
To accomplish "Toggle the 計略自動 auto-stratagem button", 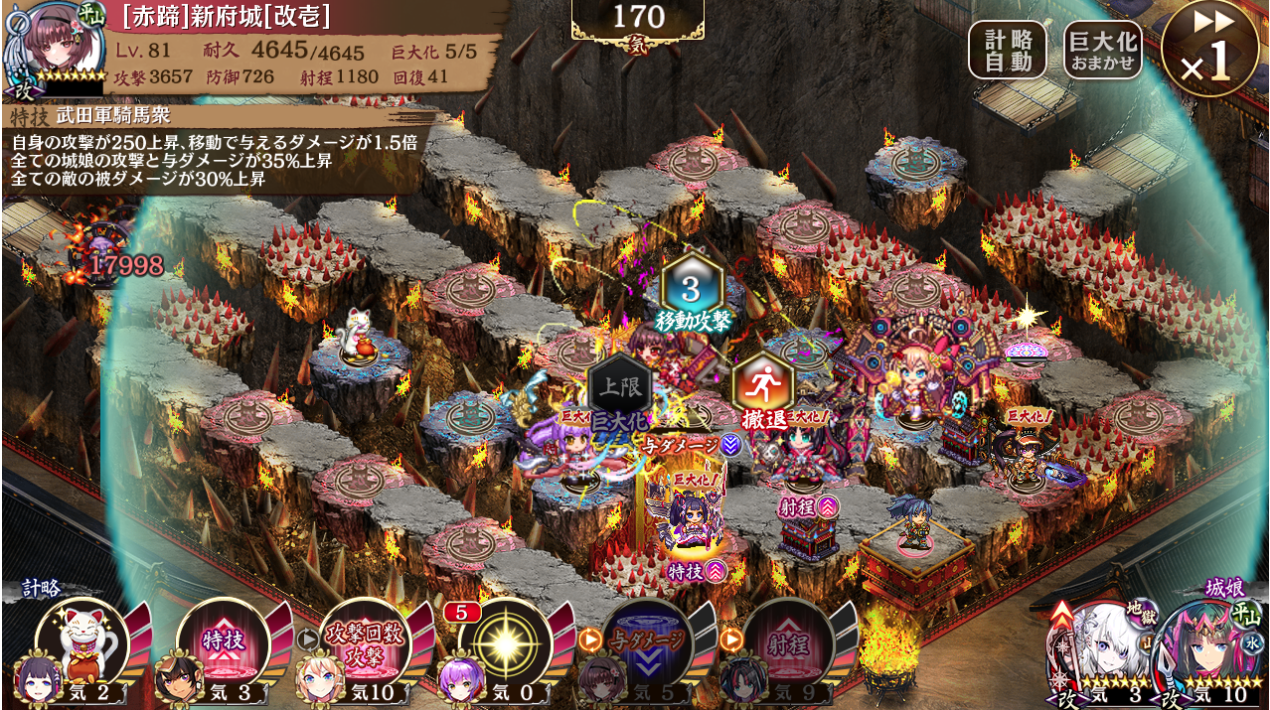I will coord(1007,50).
